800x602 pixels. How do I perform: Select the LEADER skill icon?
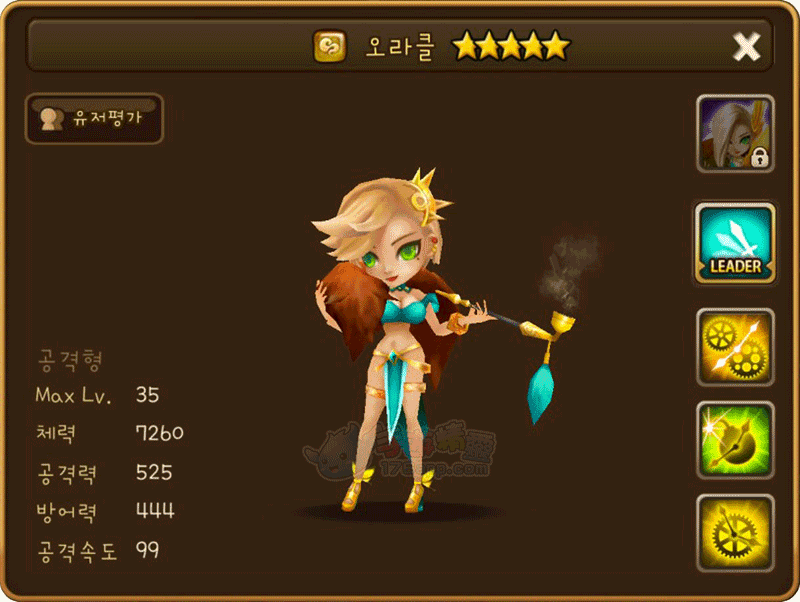(x=735, y=244)
